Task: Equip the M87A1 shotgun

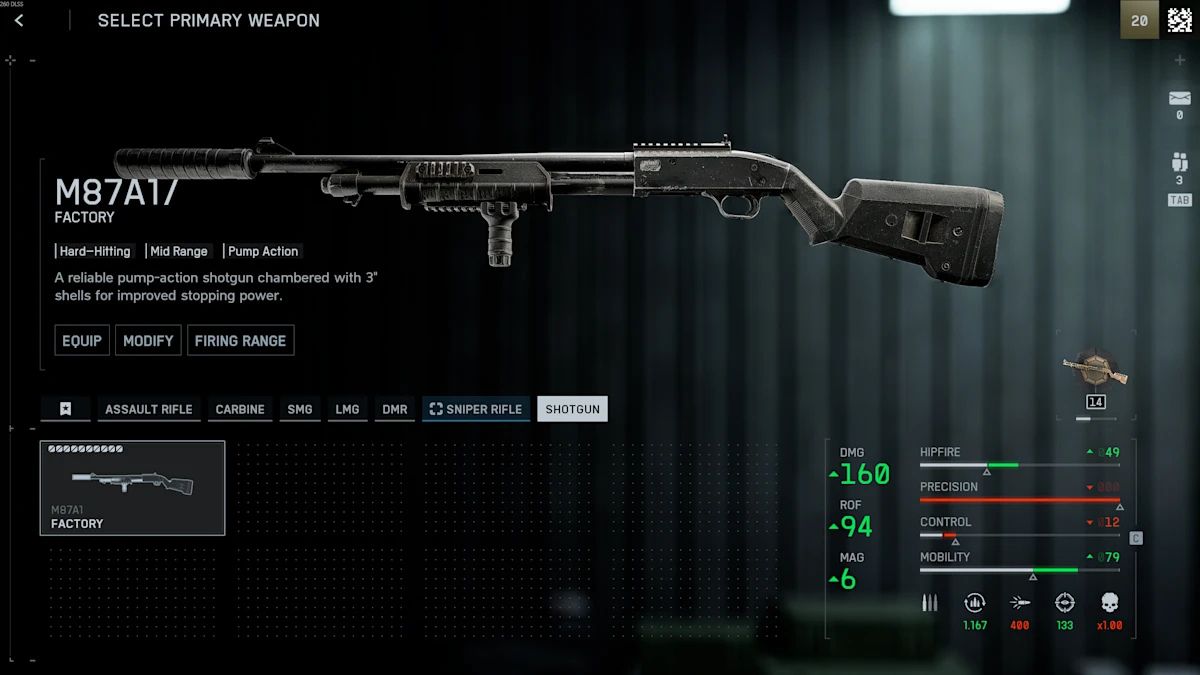Action: [x=82, y=340]
